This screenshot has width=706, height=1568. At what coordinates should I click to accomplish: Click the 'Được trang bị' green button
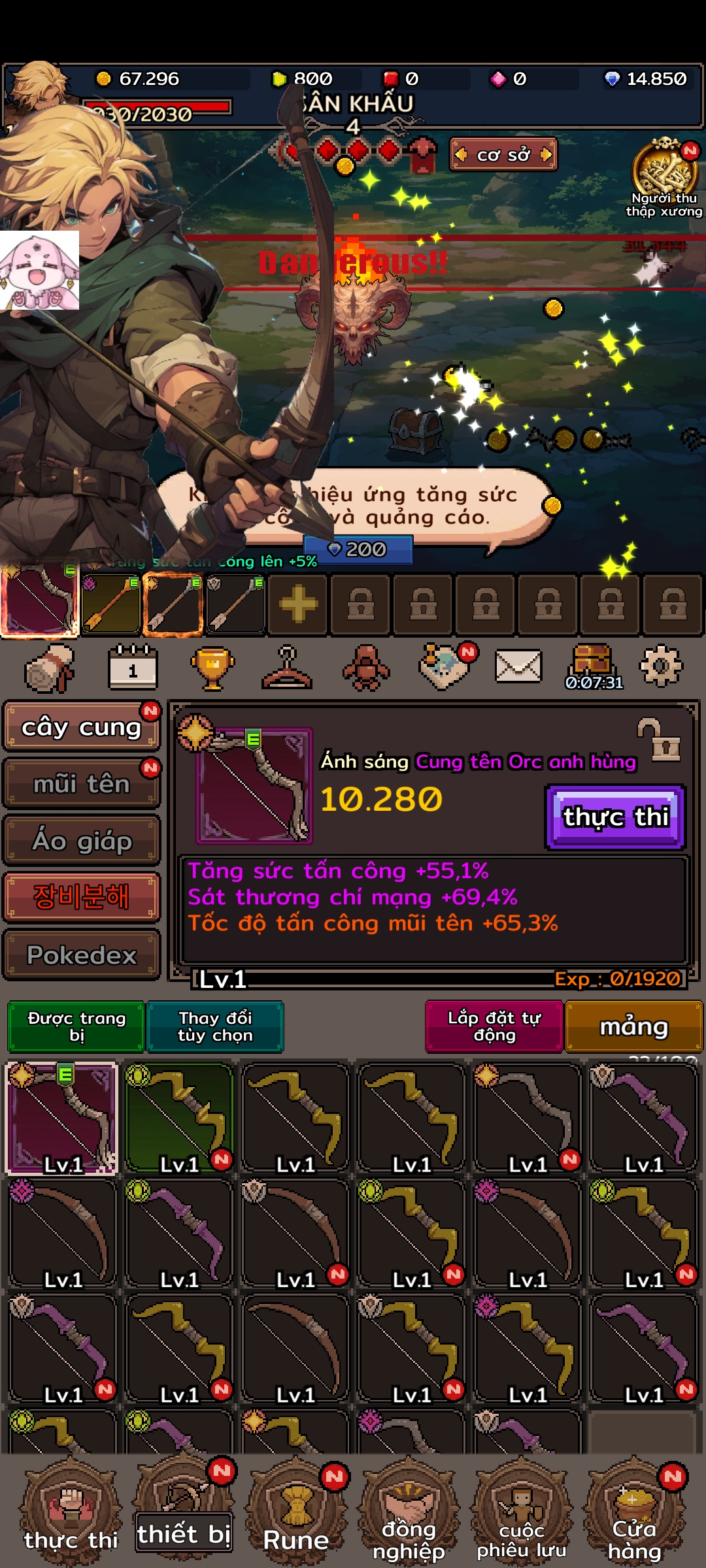tap(76, 1026)
